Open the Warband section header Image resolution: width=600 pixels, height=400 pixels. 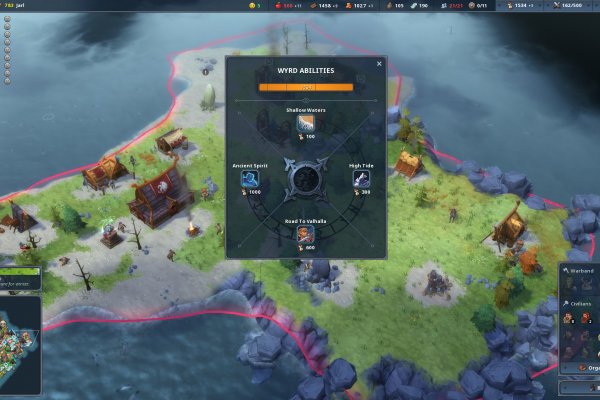pyautogui.click(x=579, y=270)
